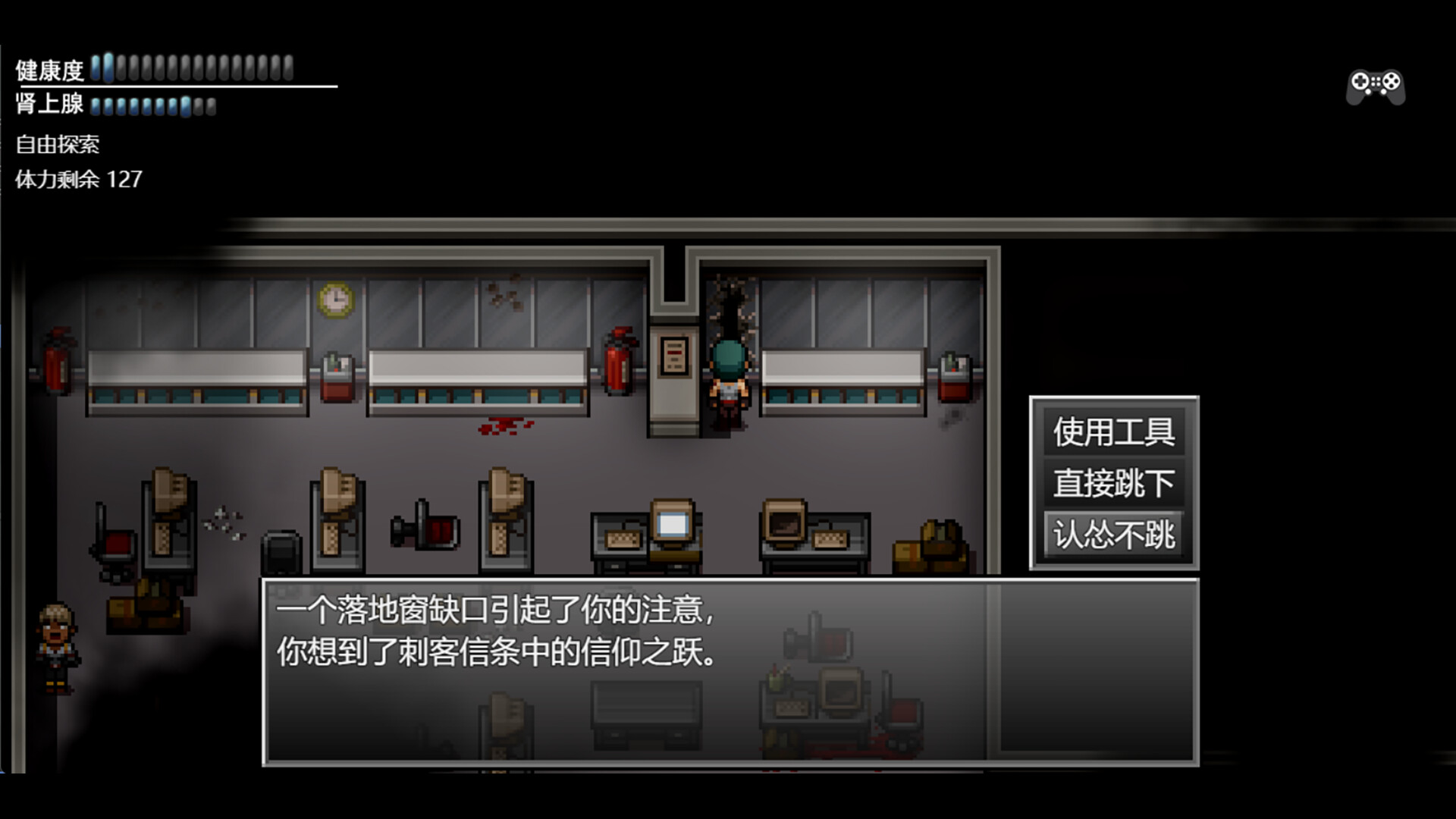
Task: Click the 体力剩余 127 stamina text
Action: (x=78, y=180)
